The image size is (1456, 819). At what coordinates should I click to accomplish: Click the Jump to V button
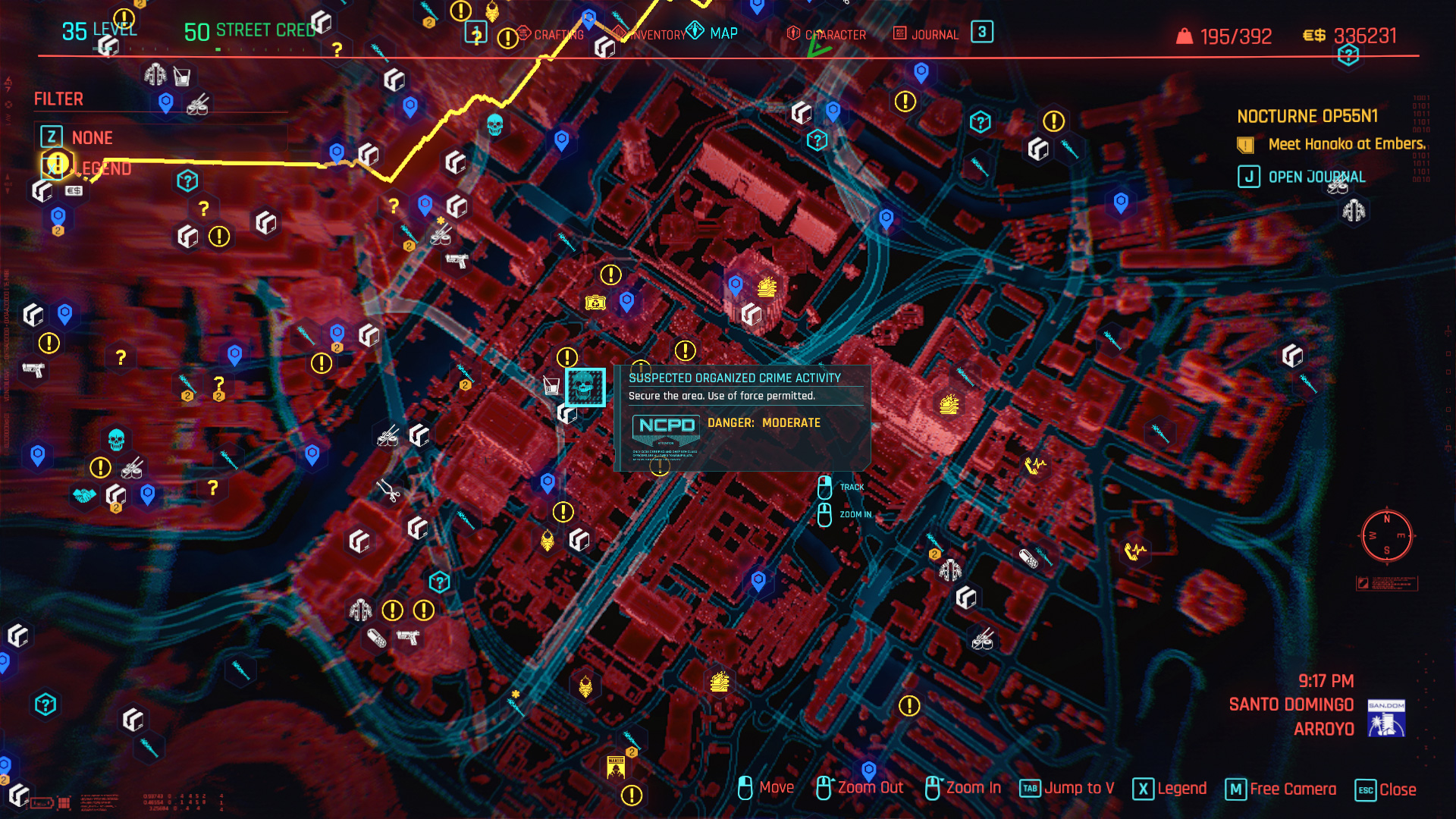[x=1069, y=789]
